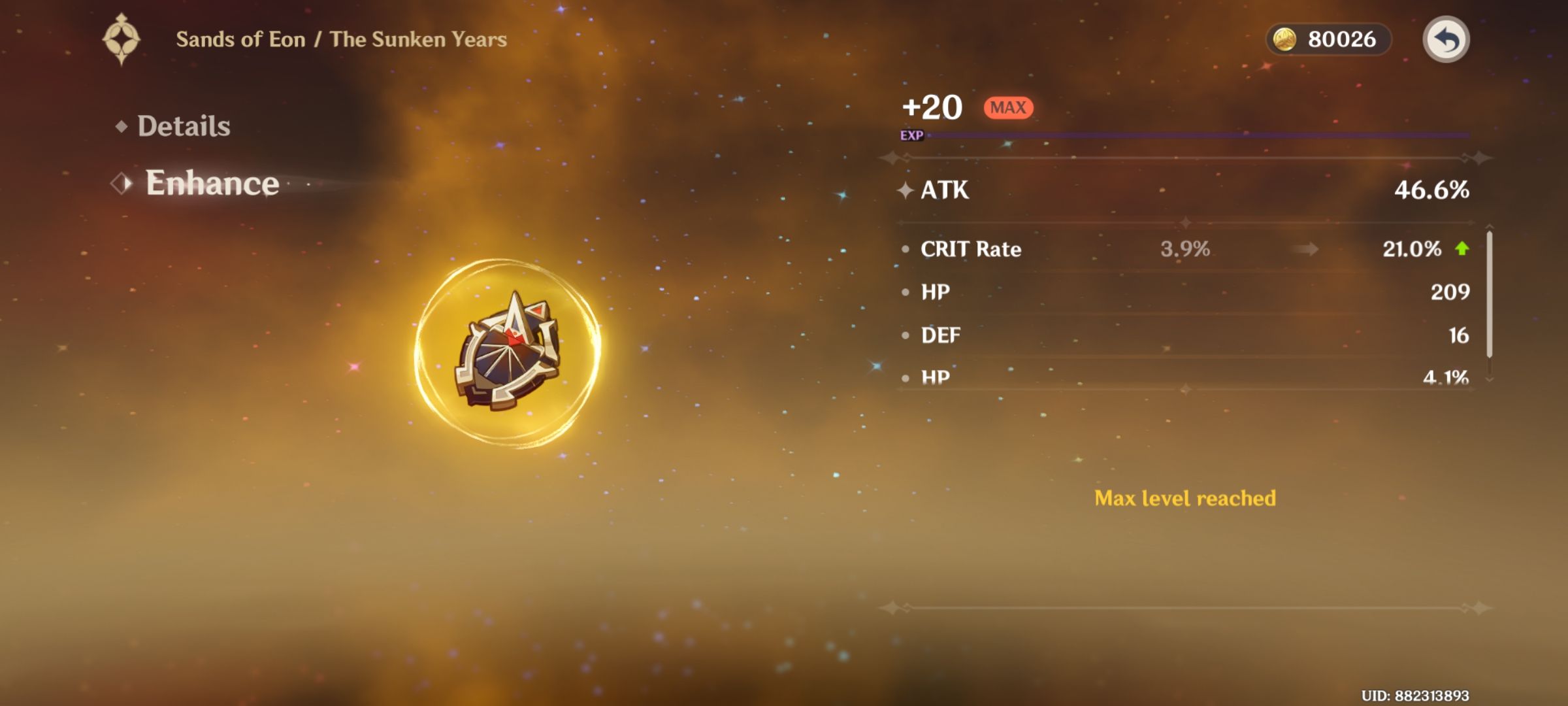The image size is (1568, 706).
Task: Click the compass navigation icon beside the title
Action: coord(122,39)
